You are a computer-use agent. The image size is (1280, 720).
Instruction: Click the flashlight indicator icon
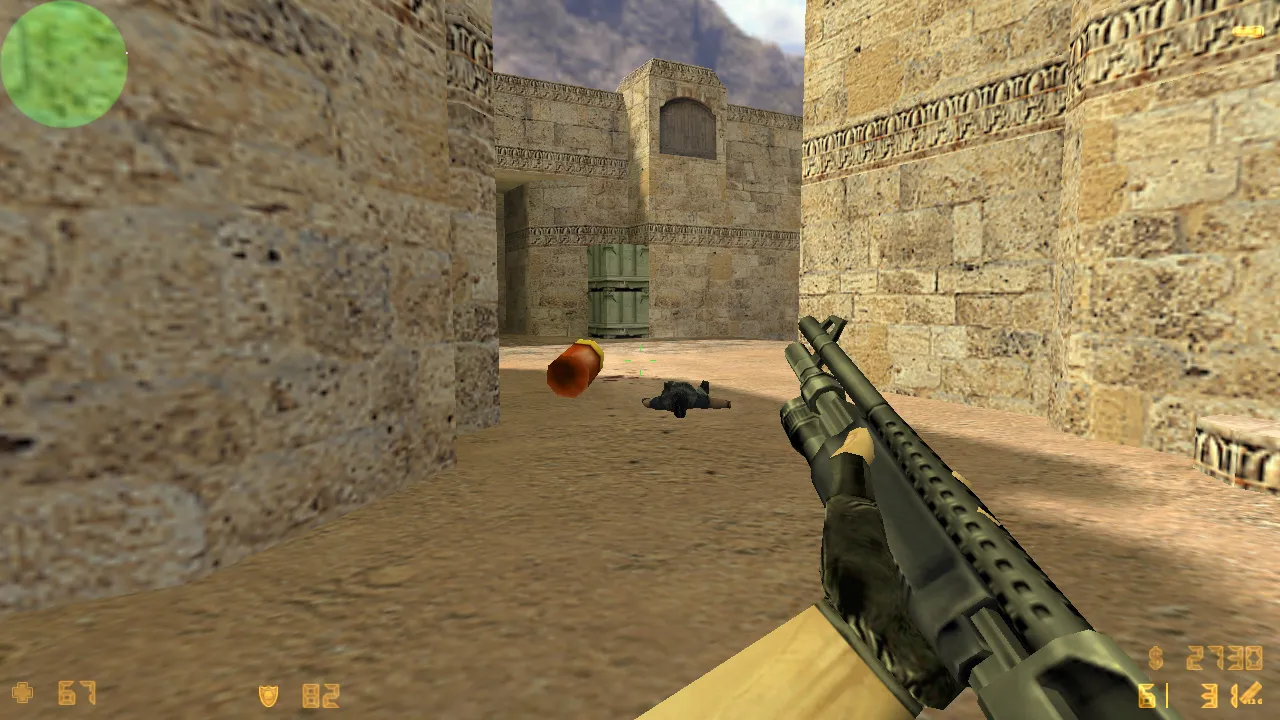point(1247,32)
